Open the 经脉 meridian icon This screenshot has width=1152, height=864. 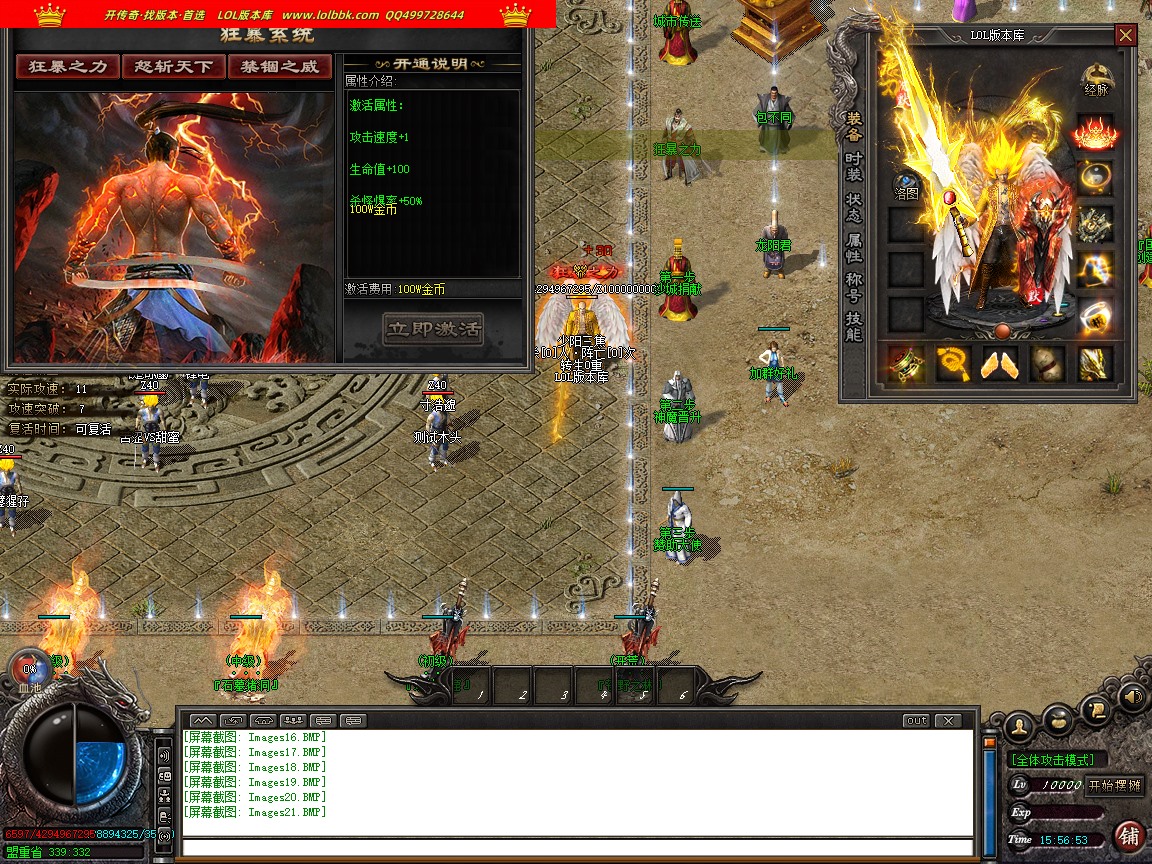point(1097,80)
